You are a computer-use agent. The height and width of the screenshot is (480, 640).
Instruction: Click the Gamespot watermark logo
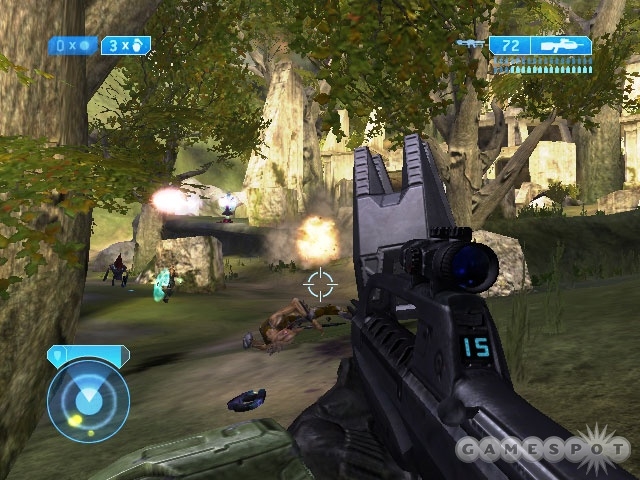(543, 449)
